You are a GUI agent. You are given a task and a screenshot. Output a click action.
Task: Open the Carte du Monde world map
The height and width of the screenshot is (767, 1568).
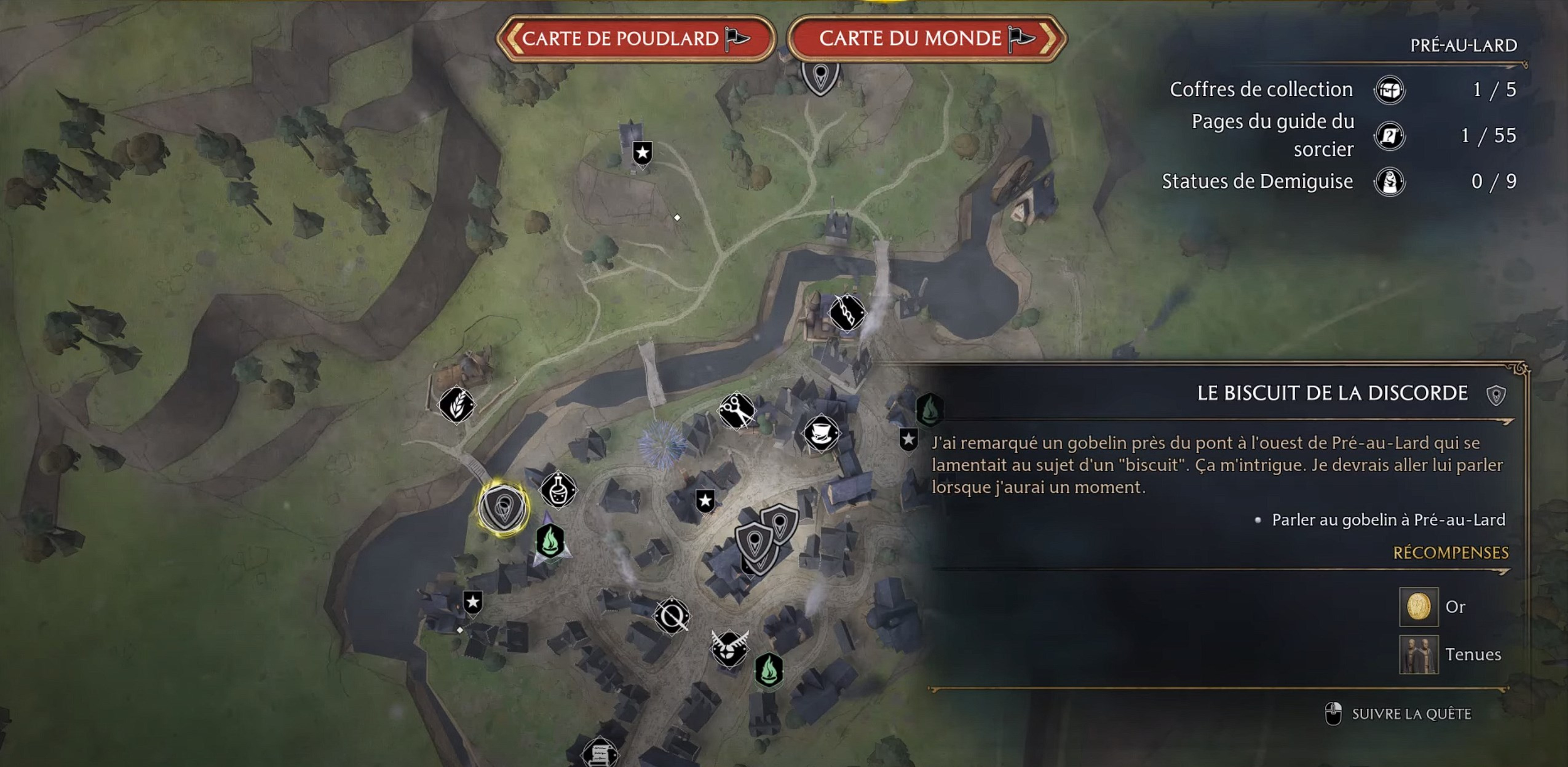(926, 39)
